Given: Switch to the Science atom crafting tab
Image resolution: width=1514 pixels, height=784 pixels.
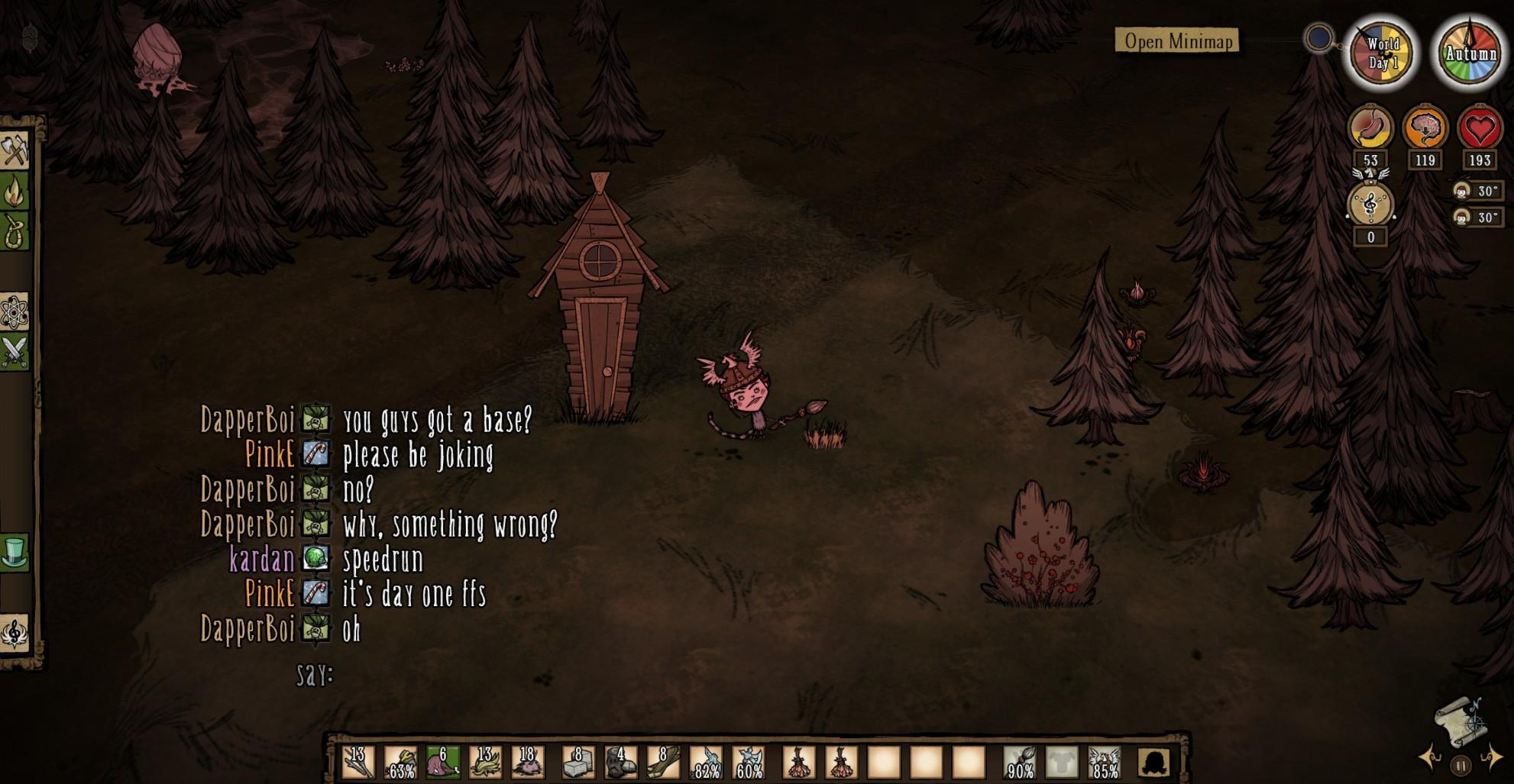Looking at the screenshot, I should tap(15, 311).
